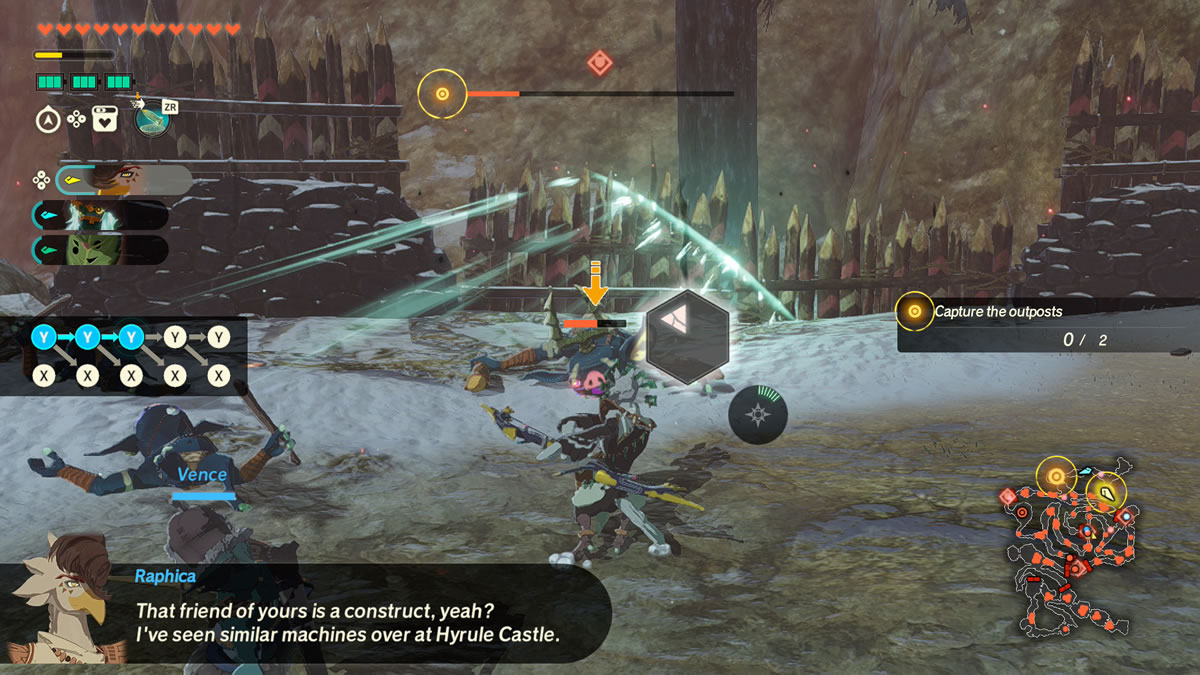Click the red diamond enemy marker
This screenshot has width=1200, height=675.
pos(599,63)
